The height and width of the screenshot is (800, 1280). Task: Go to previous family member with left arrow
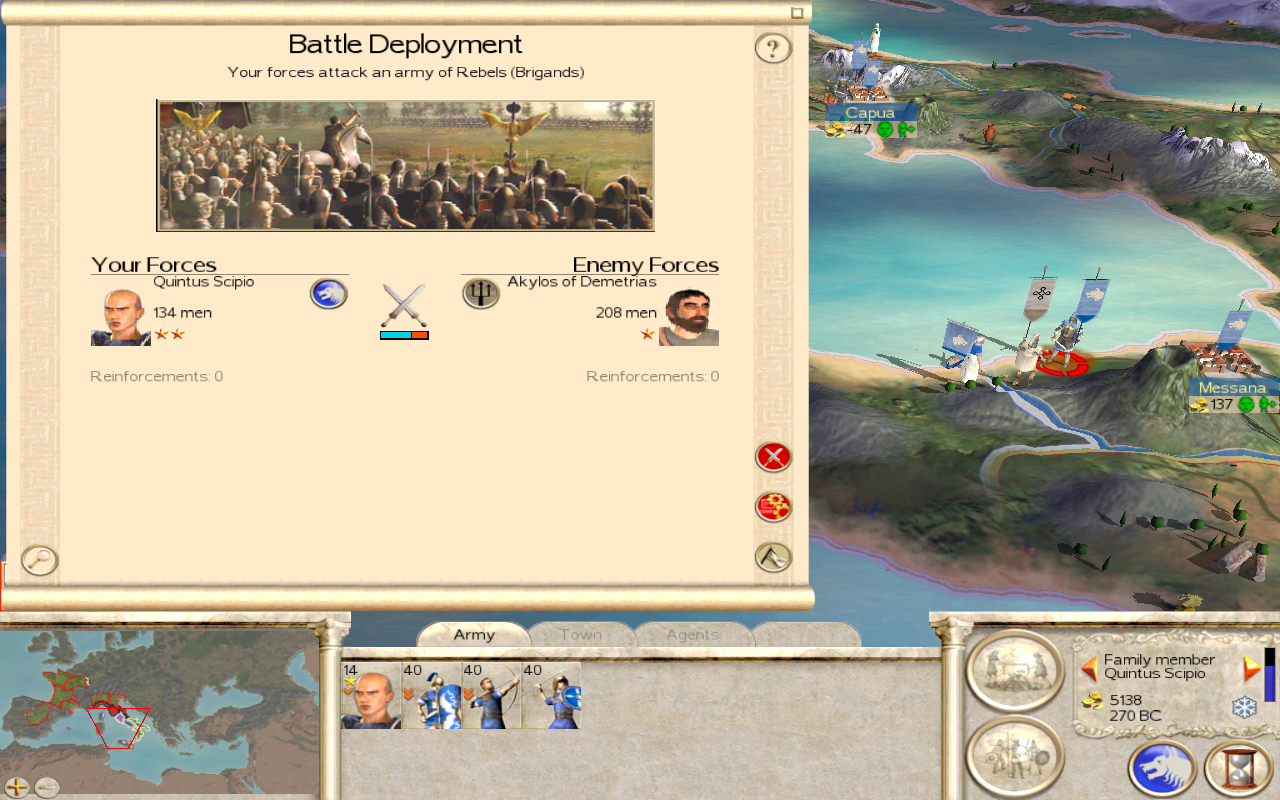click(x=1089, y=668)
